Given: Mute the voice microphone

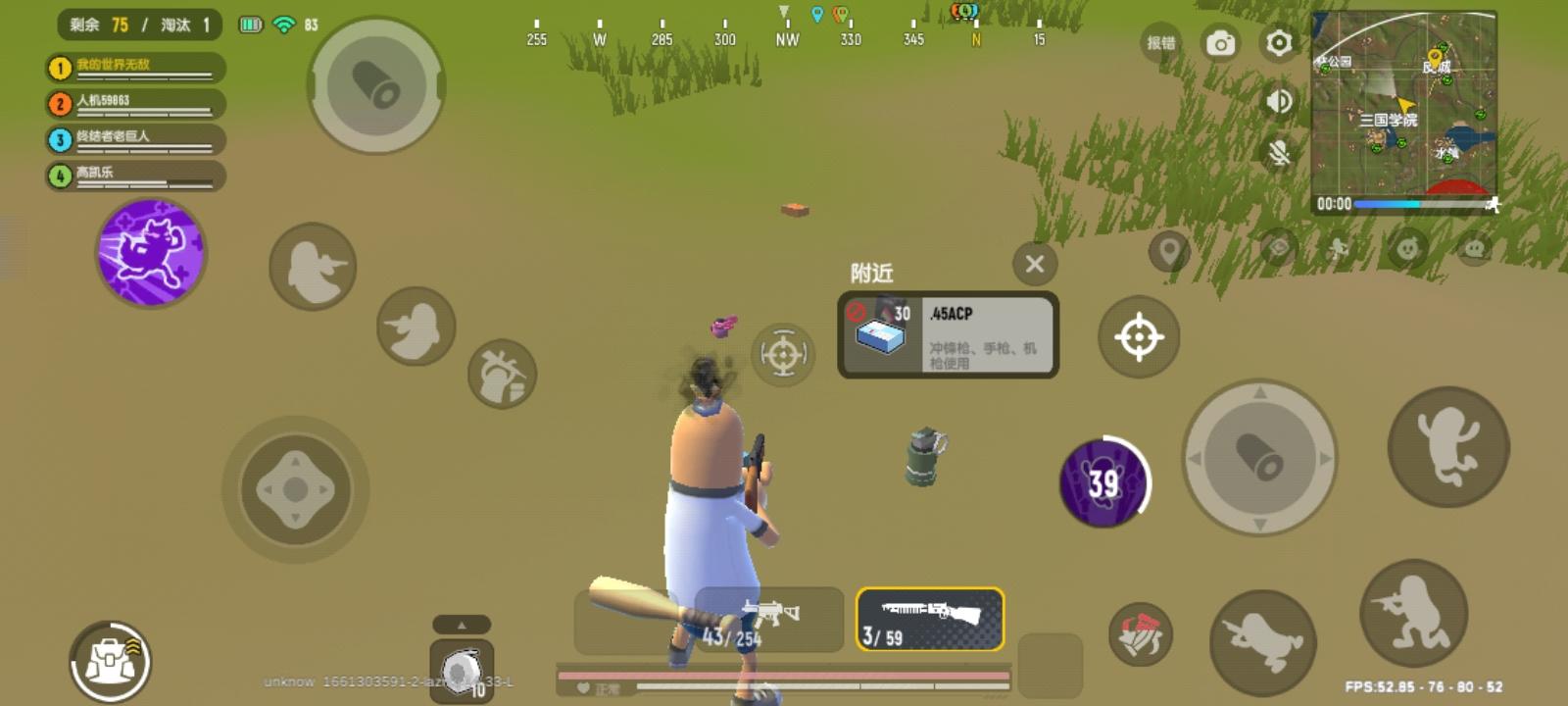Looking at the screenshot, I should 1279,149.
